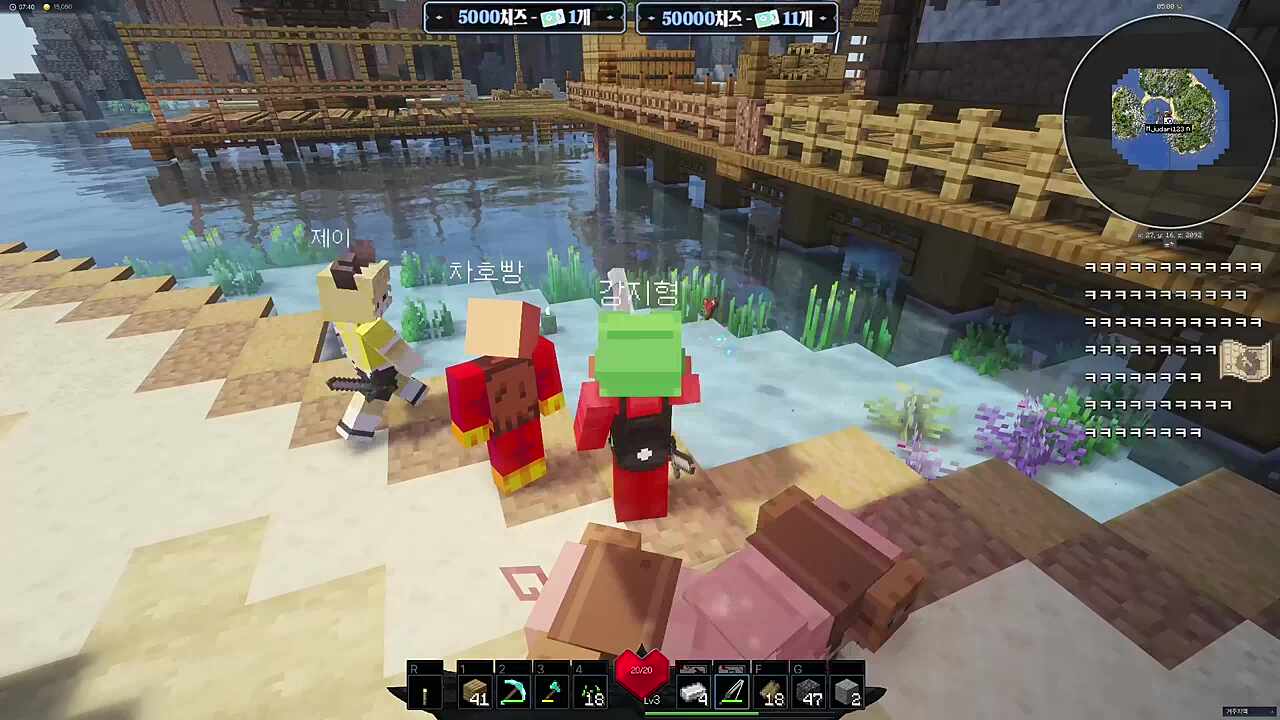Viewport: 1280px width, 720px height.
Task: Open the circular island minimap
Action: point(1169,120)
